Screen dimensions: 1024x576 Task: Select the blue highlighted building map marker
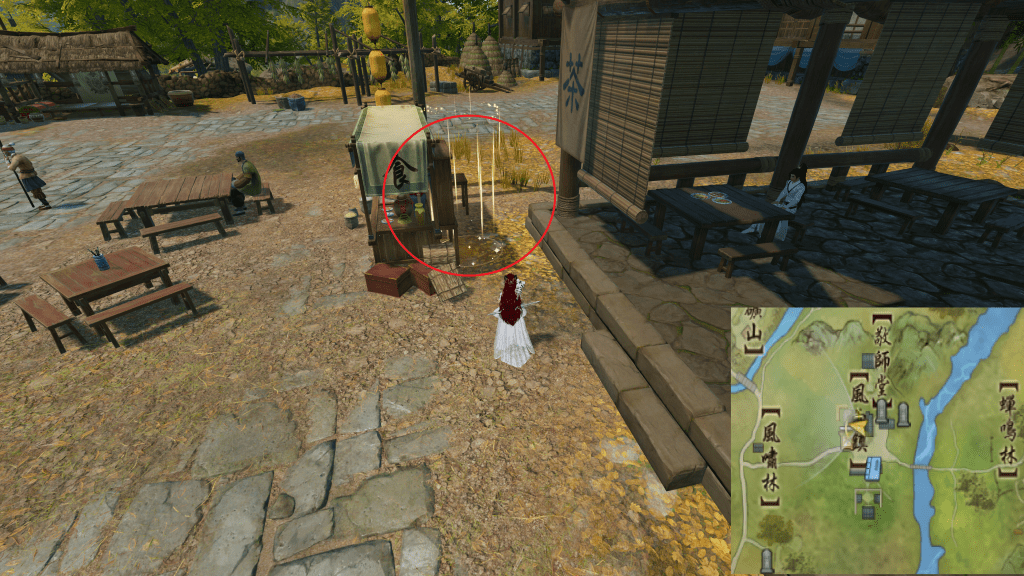pos(873,467)
